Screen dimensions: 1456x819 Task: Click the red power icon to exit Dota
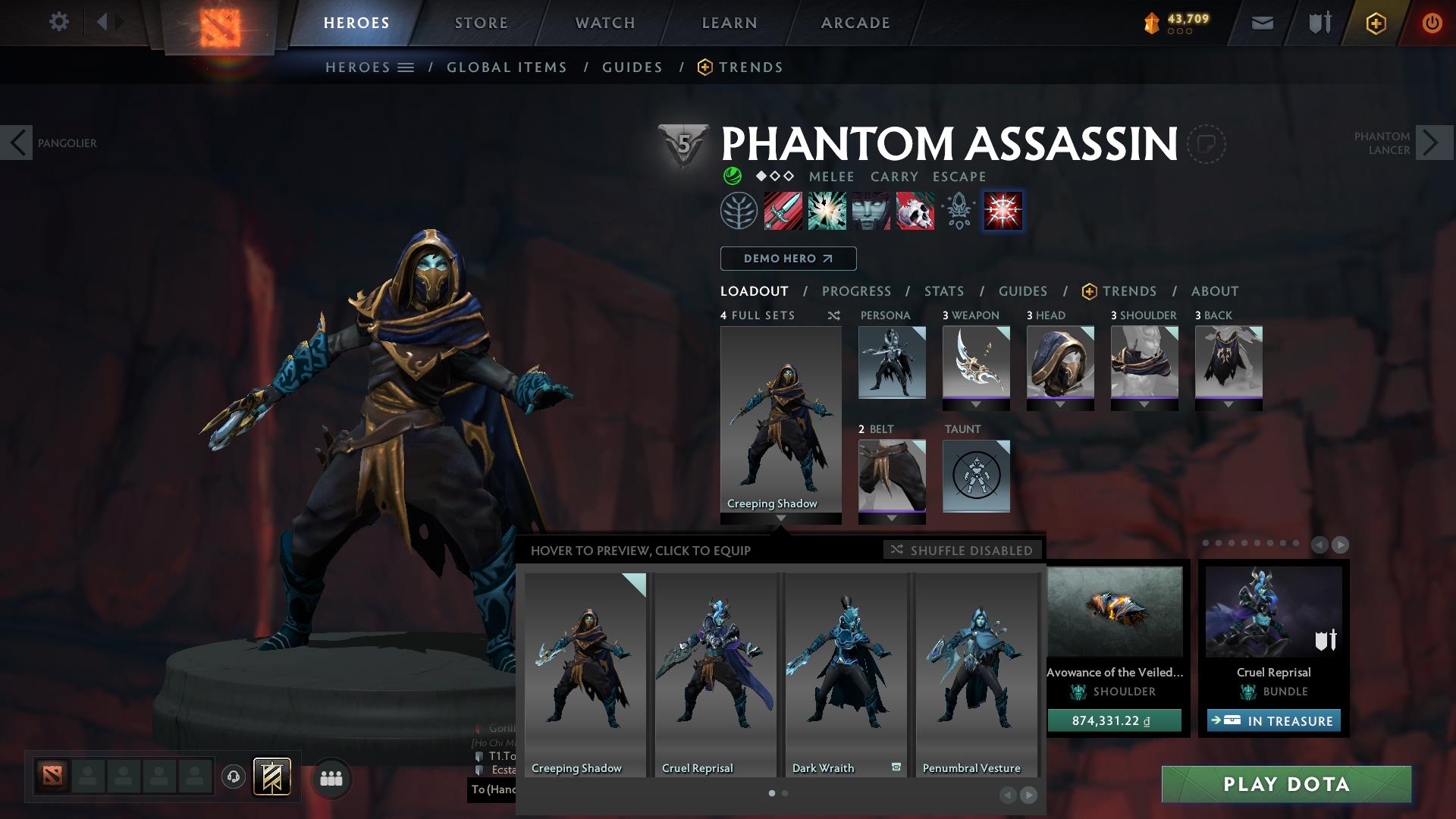(1432, 22)
